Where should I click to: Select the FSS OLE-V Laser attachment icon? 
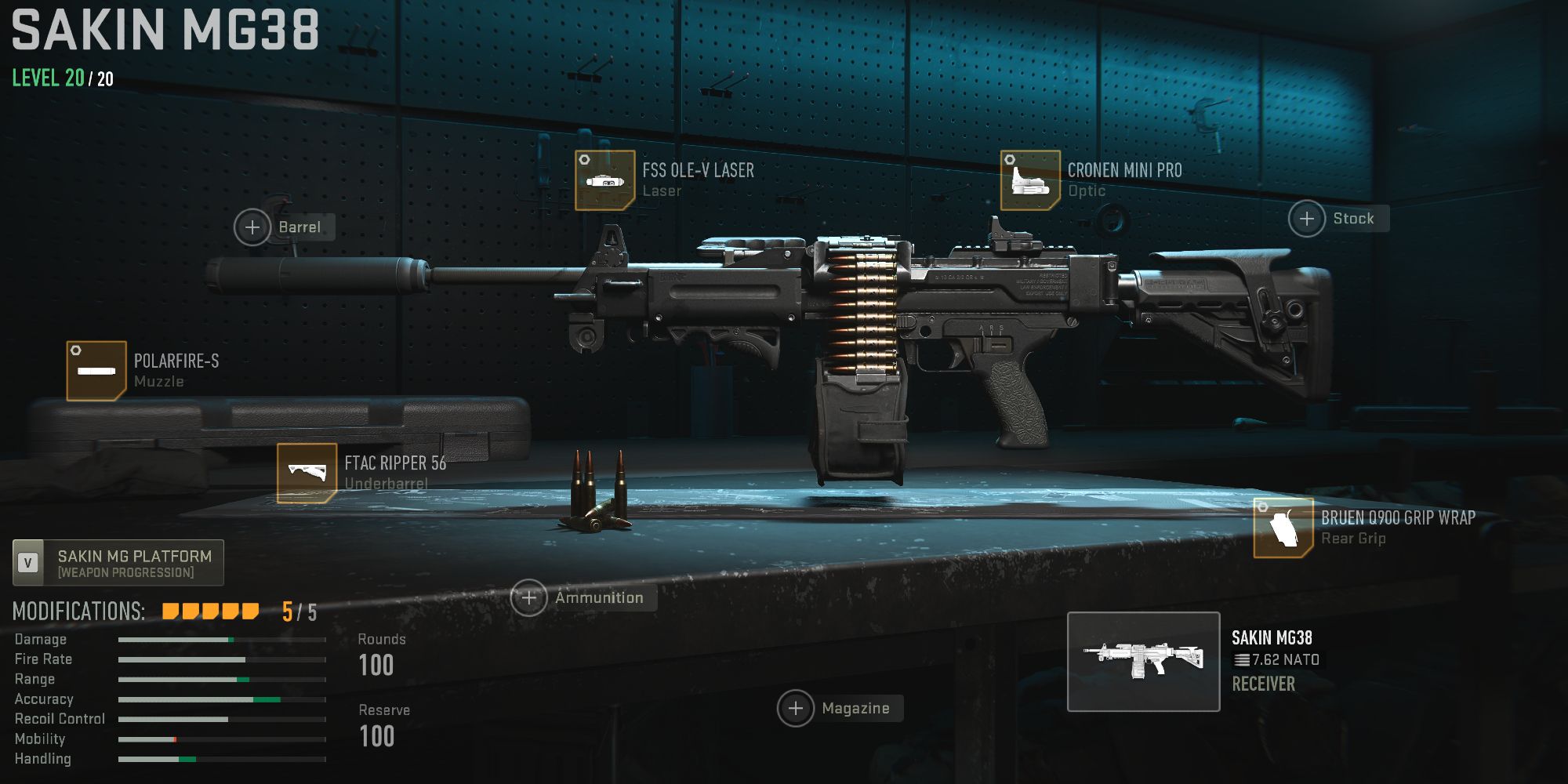(x=604, y=179)
